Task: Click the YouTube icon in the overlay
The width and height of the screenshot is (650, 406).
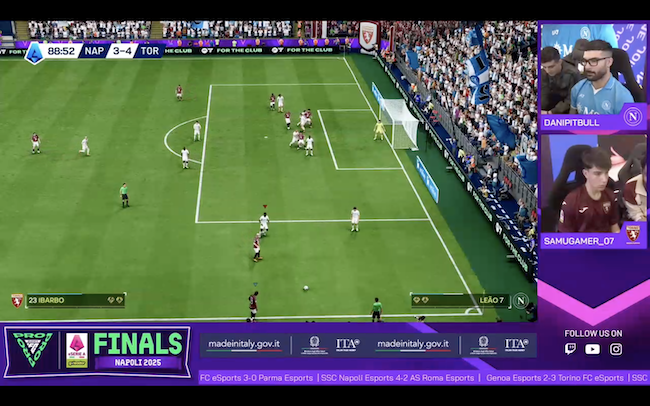Action: coord(593,349)
